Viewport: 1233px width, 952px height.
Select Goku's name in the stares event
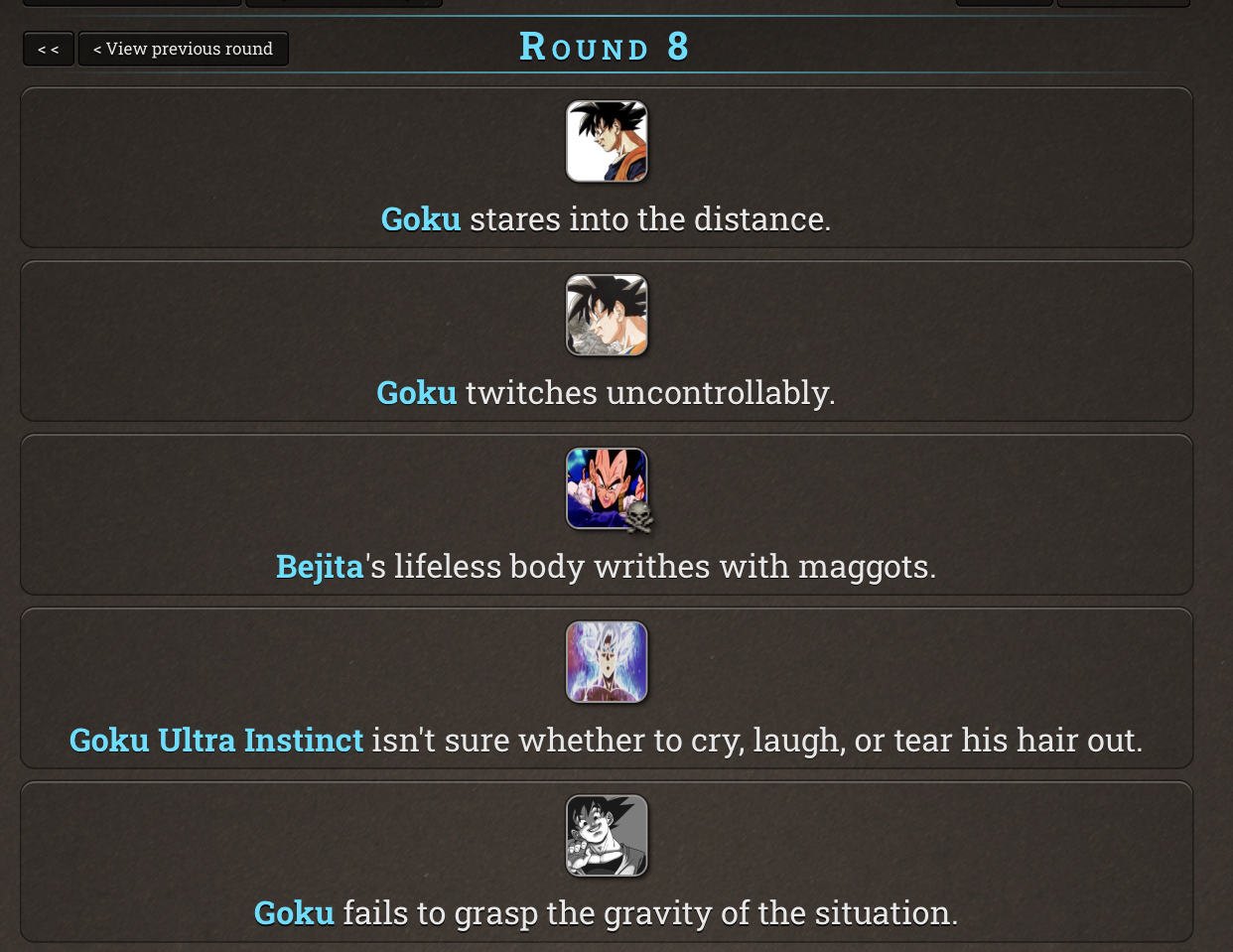421,219
